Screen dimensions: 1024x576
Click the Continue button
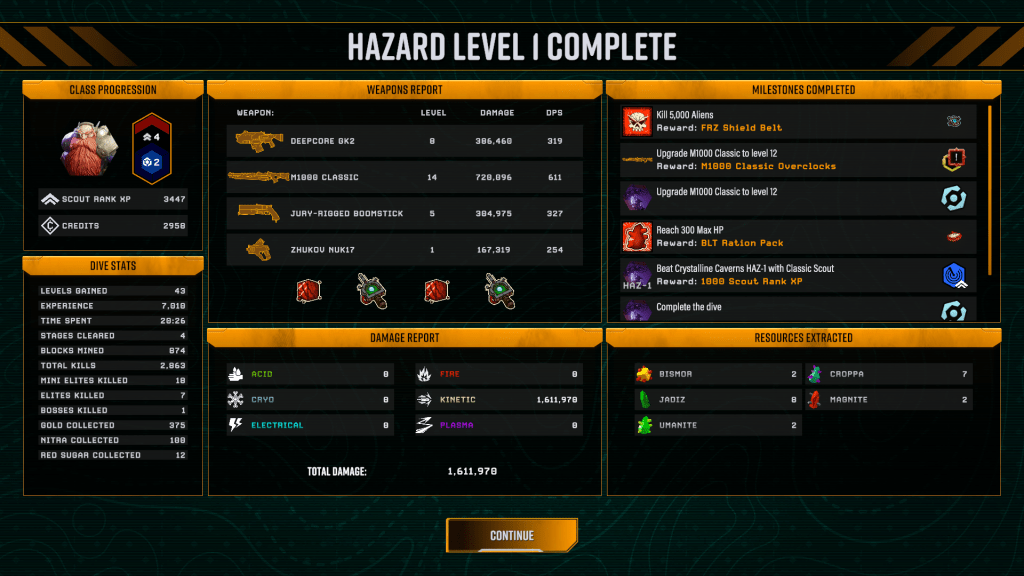[x=511, y=535]
